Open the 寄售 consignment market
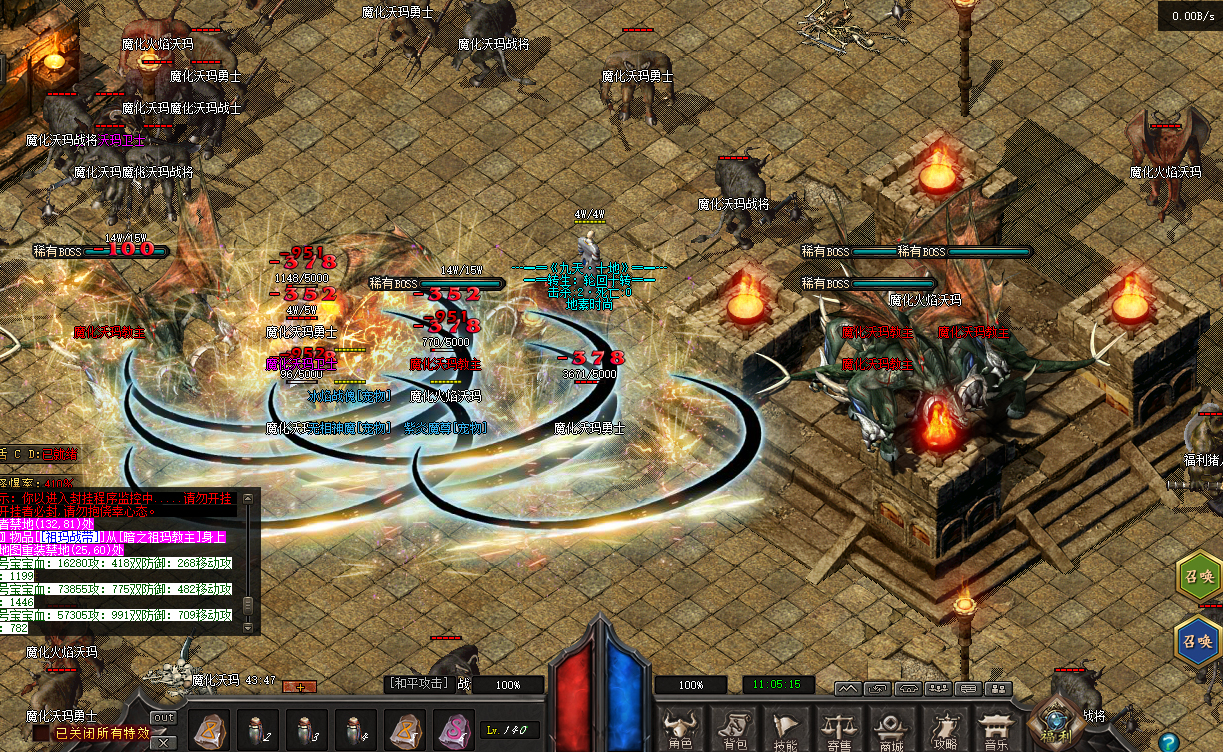The height and width of the screenshot is (752, 1223). pos(838,728)
